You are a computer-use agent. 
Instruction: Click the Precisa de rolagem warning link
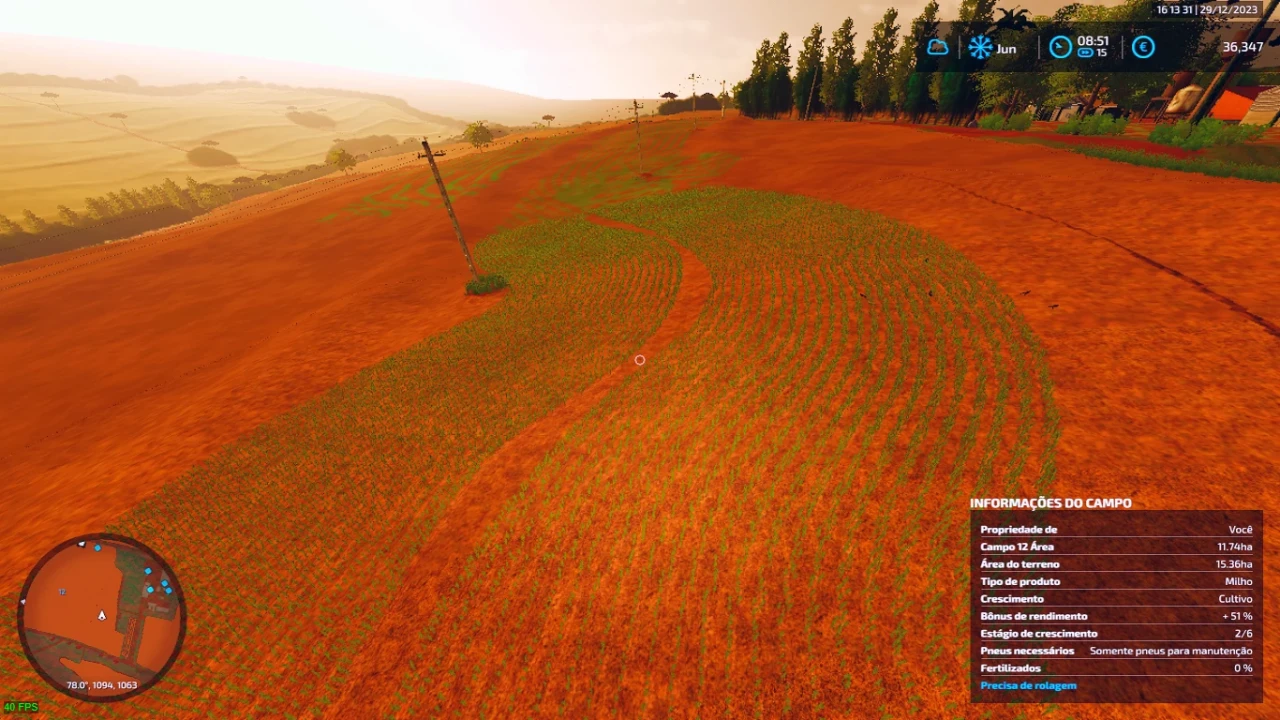tap(1028, 685)
